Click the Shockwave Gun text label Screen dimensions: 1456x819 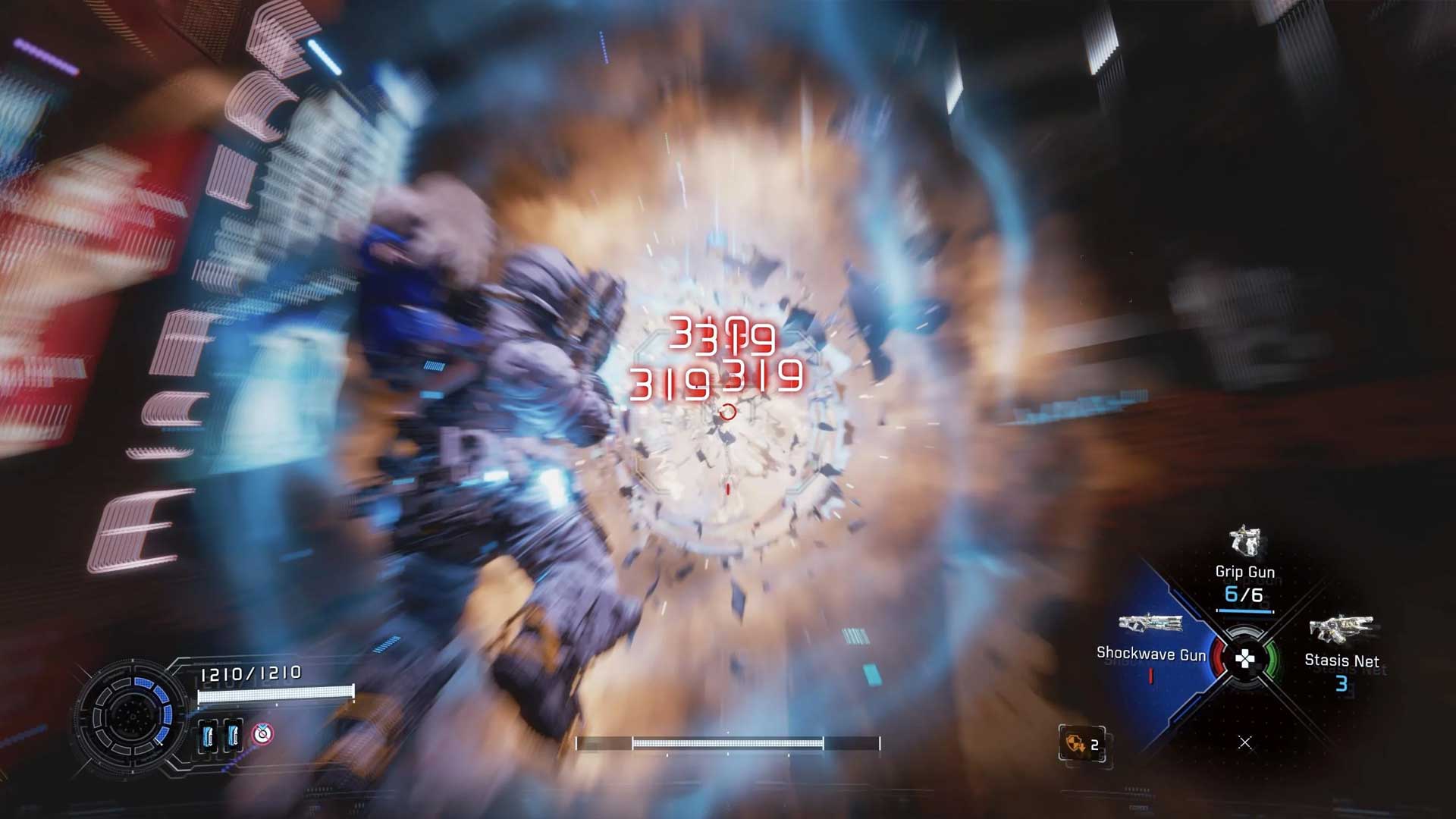1152,654
